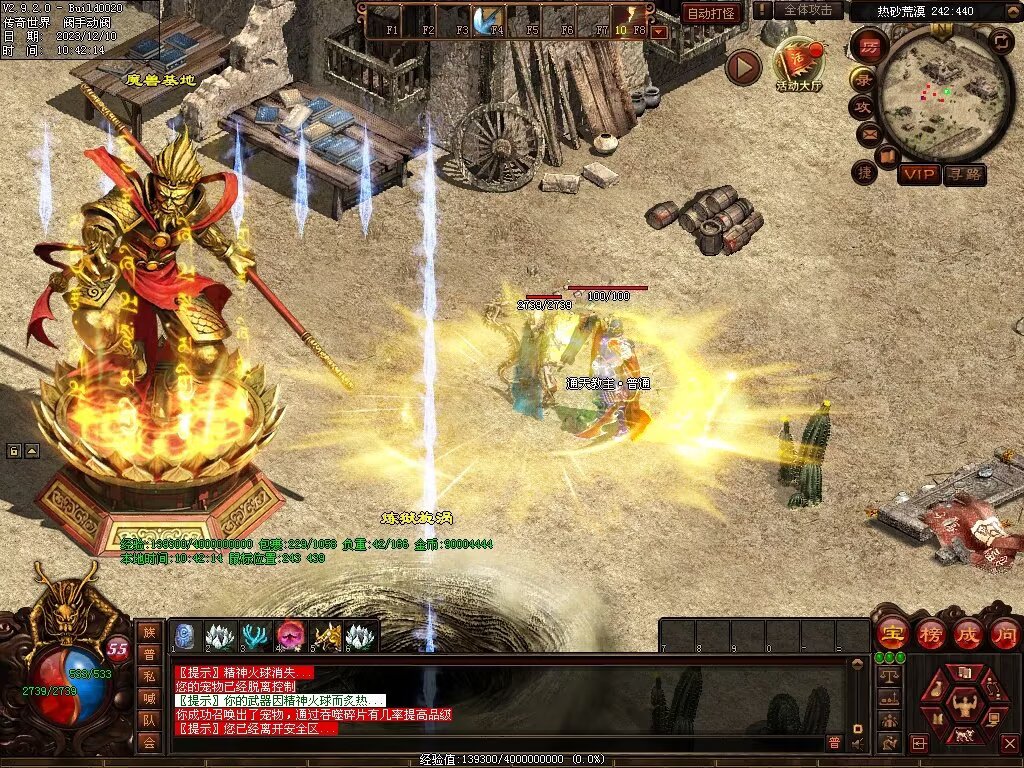The image size is (1024, 768).
Task: Click the minimap refresh arrows button
Action: (x=1001, y=41)
